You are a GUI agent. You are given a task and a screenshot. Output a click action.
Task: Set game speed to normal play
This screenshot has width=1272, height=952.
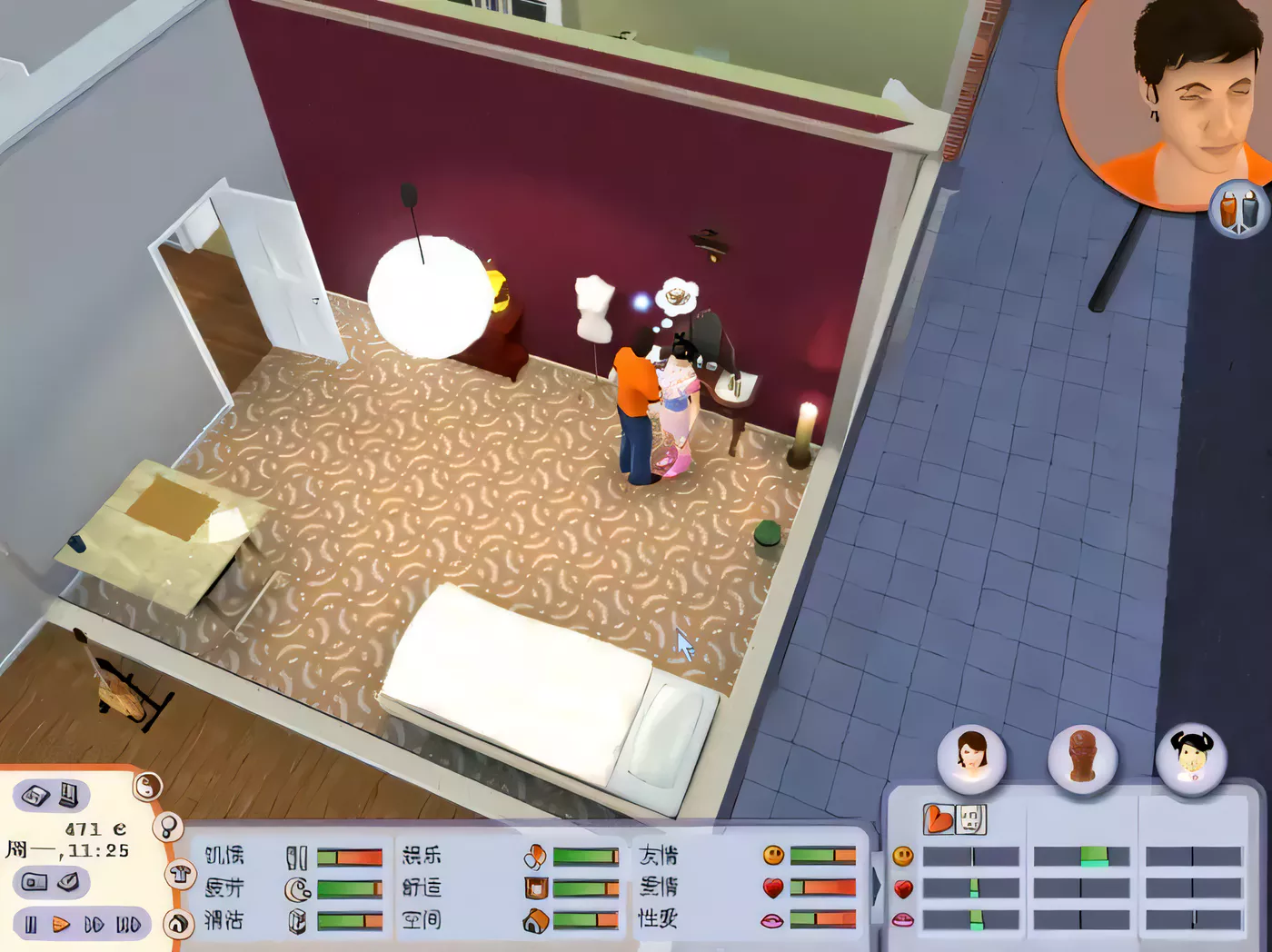pos(61,925)
